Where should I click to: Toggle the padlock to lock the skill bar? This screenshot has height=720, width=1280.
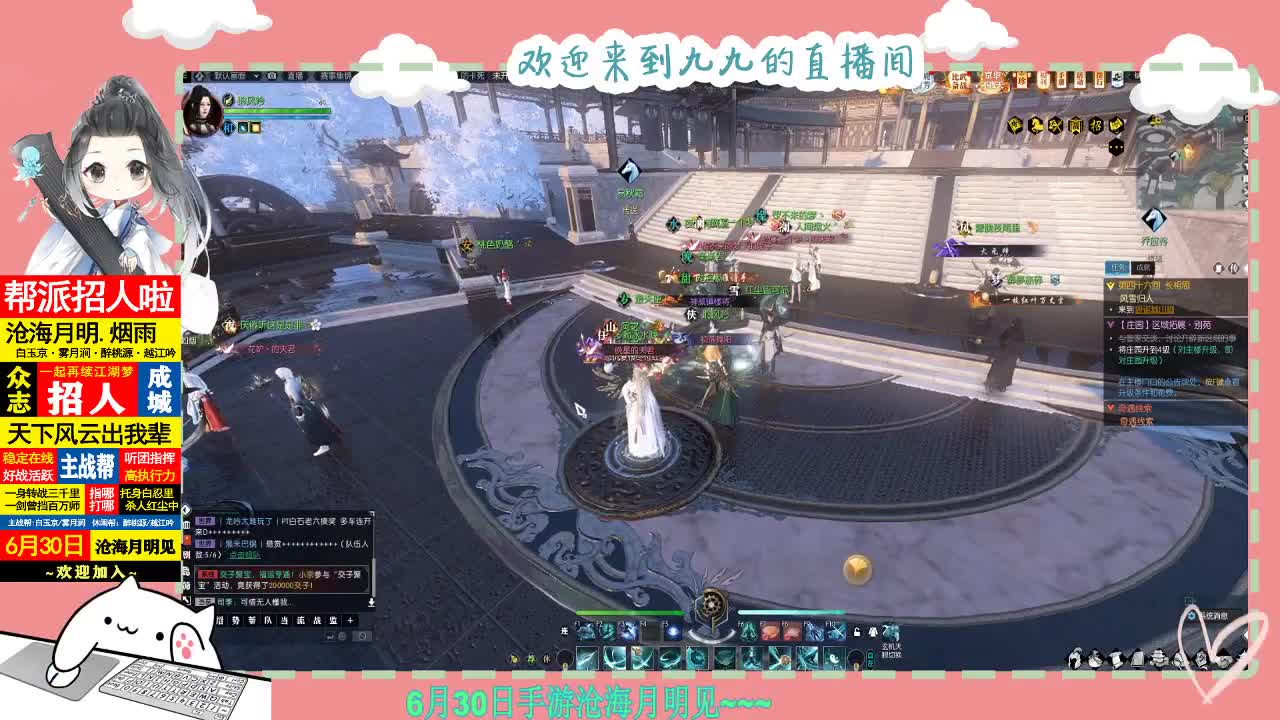click(855, 632)
